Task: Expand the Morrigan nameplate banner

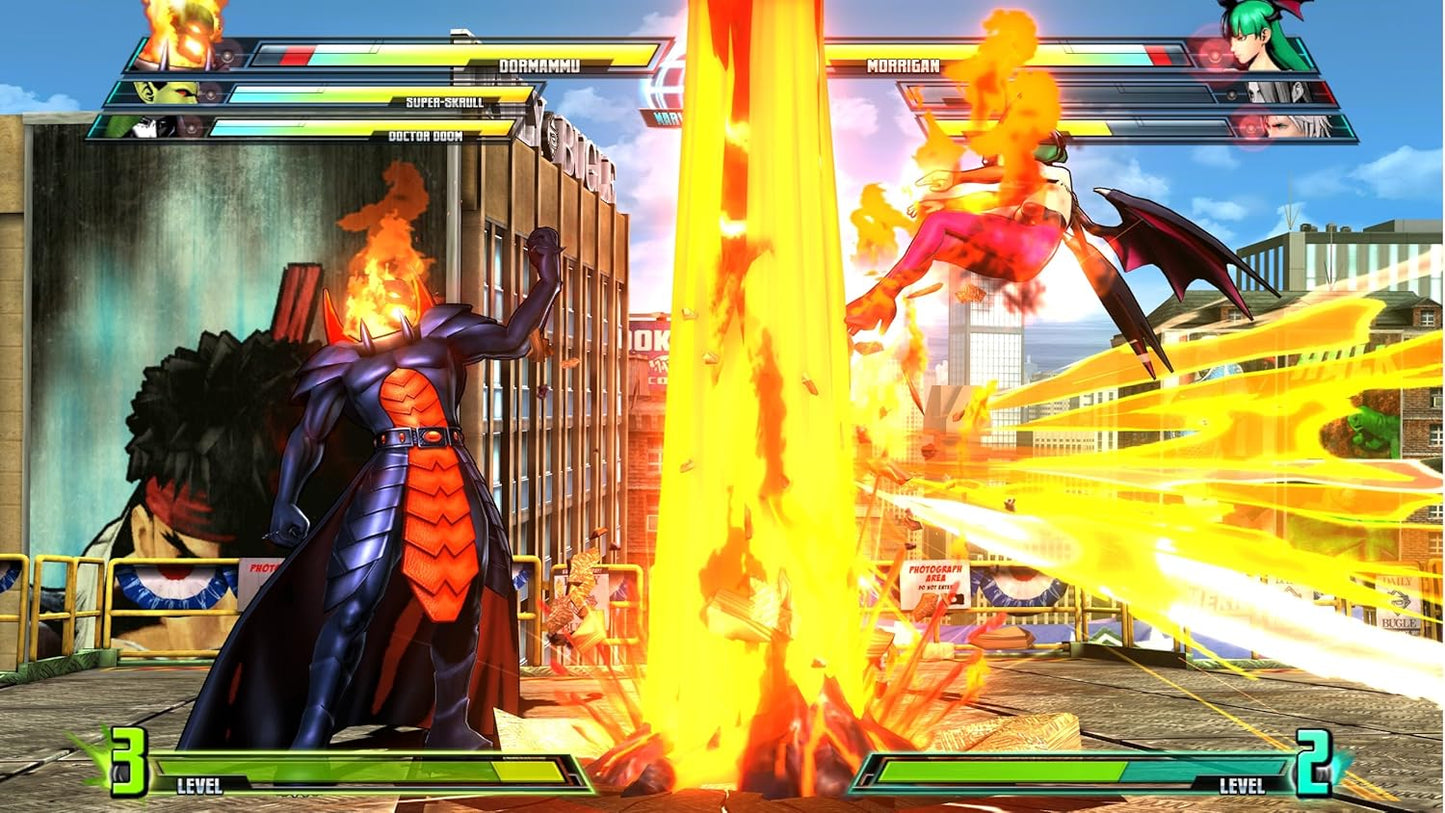Action: point(903,66)
